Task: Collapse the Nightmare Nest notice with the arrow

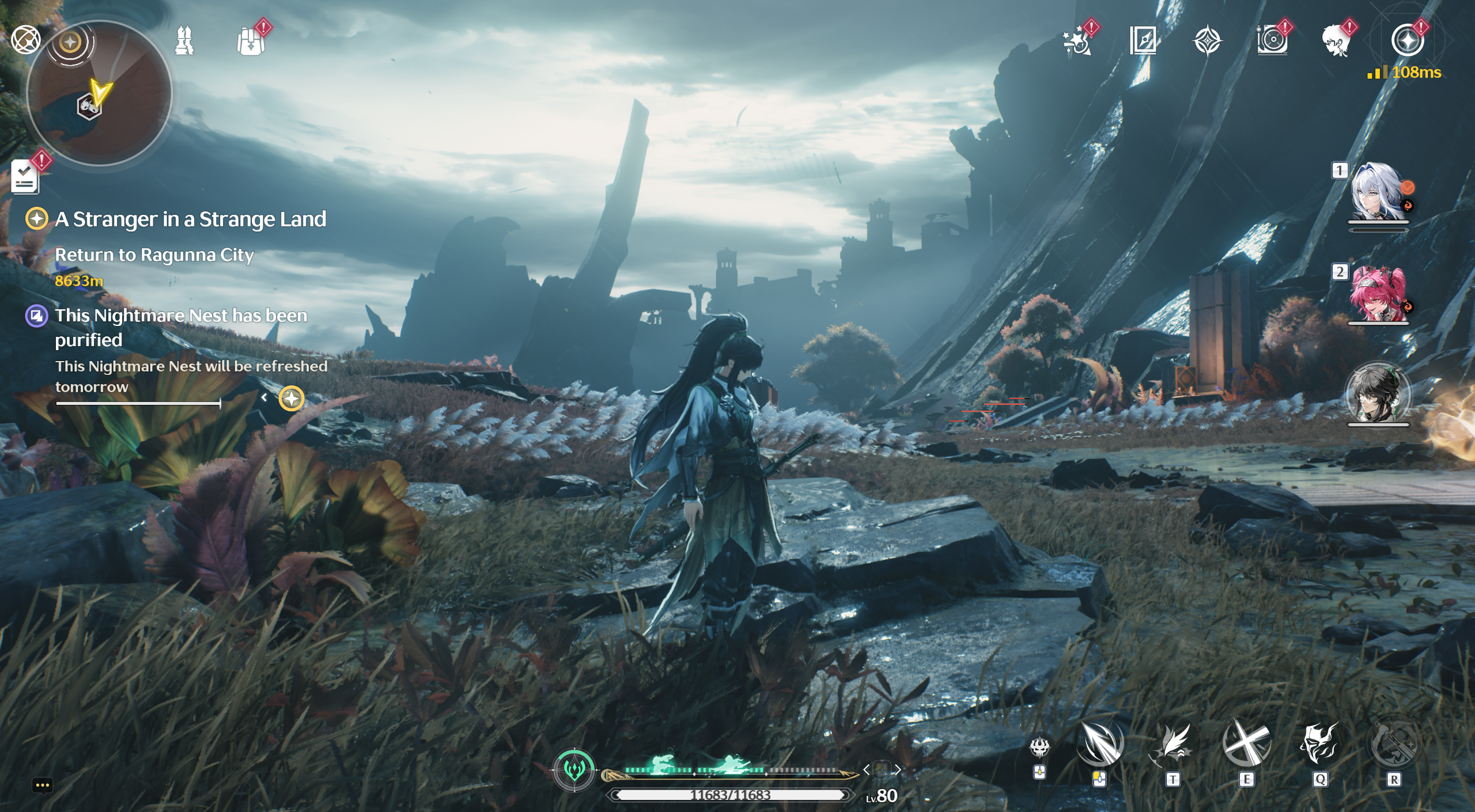Action: [264, 397]
